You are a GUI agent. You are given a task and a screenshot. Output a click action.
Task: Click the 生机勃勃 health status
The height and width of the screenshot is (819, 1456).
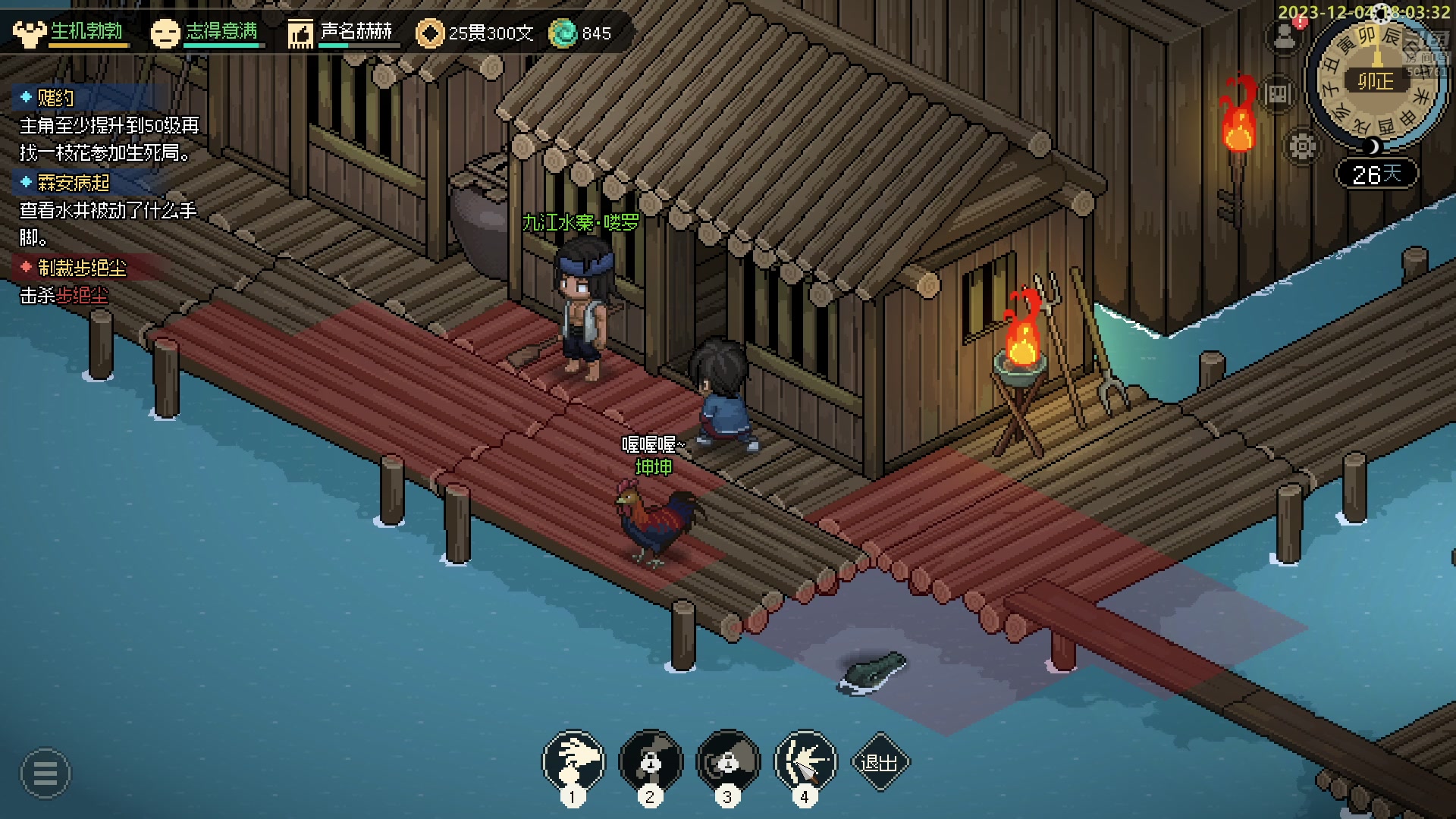(x=86, y=32)
